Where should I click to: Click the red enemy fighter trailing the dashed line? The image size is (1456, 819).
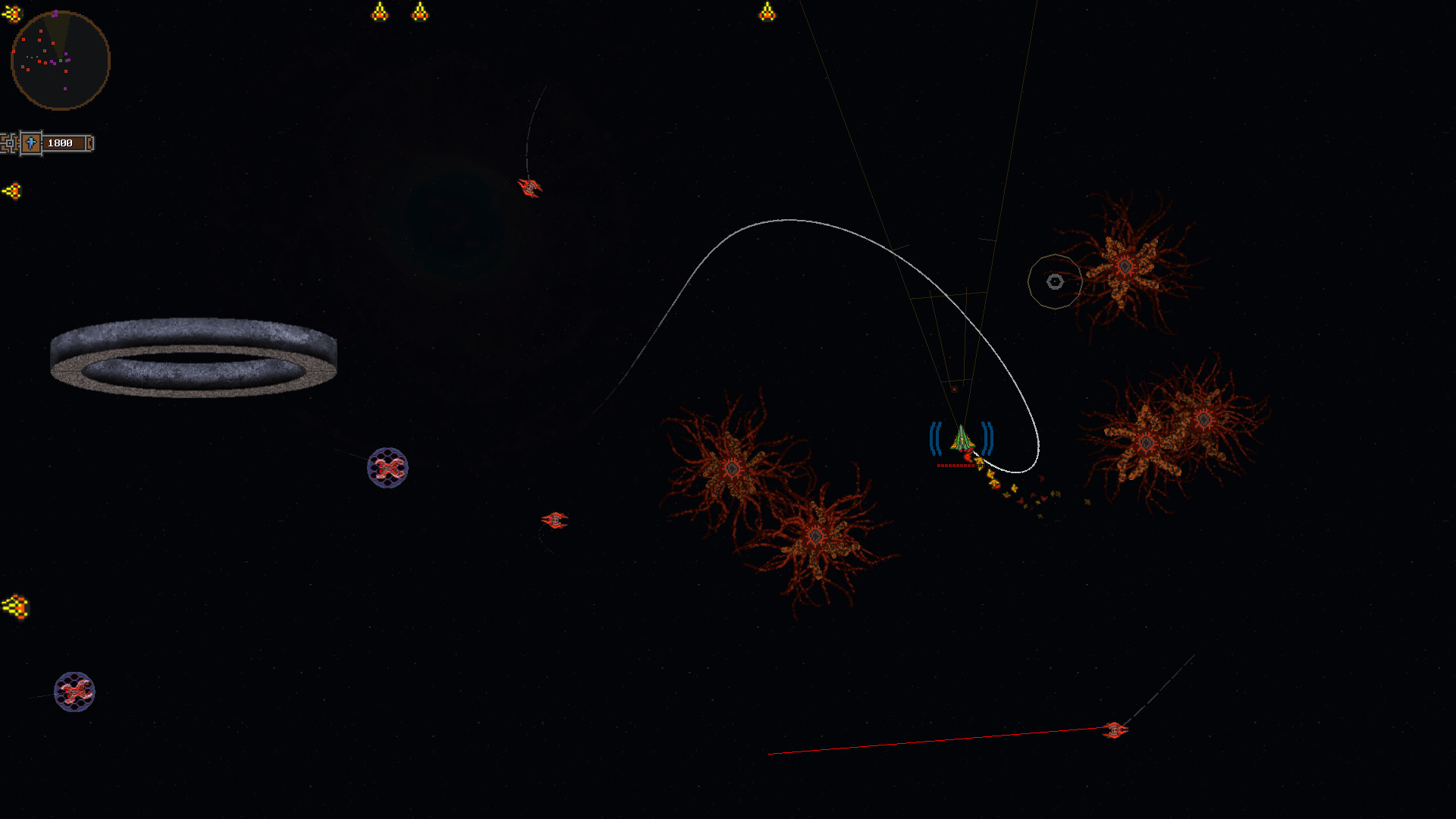[529, 189]
